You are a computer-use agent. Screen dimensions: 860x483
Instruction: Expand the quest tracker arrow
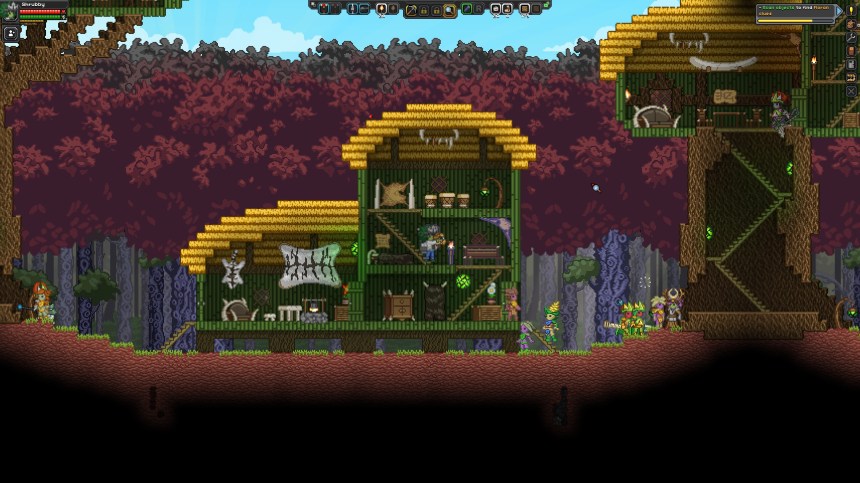click(x=840, y=10)
